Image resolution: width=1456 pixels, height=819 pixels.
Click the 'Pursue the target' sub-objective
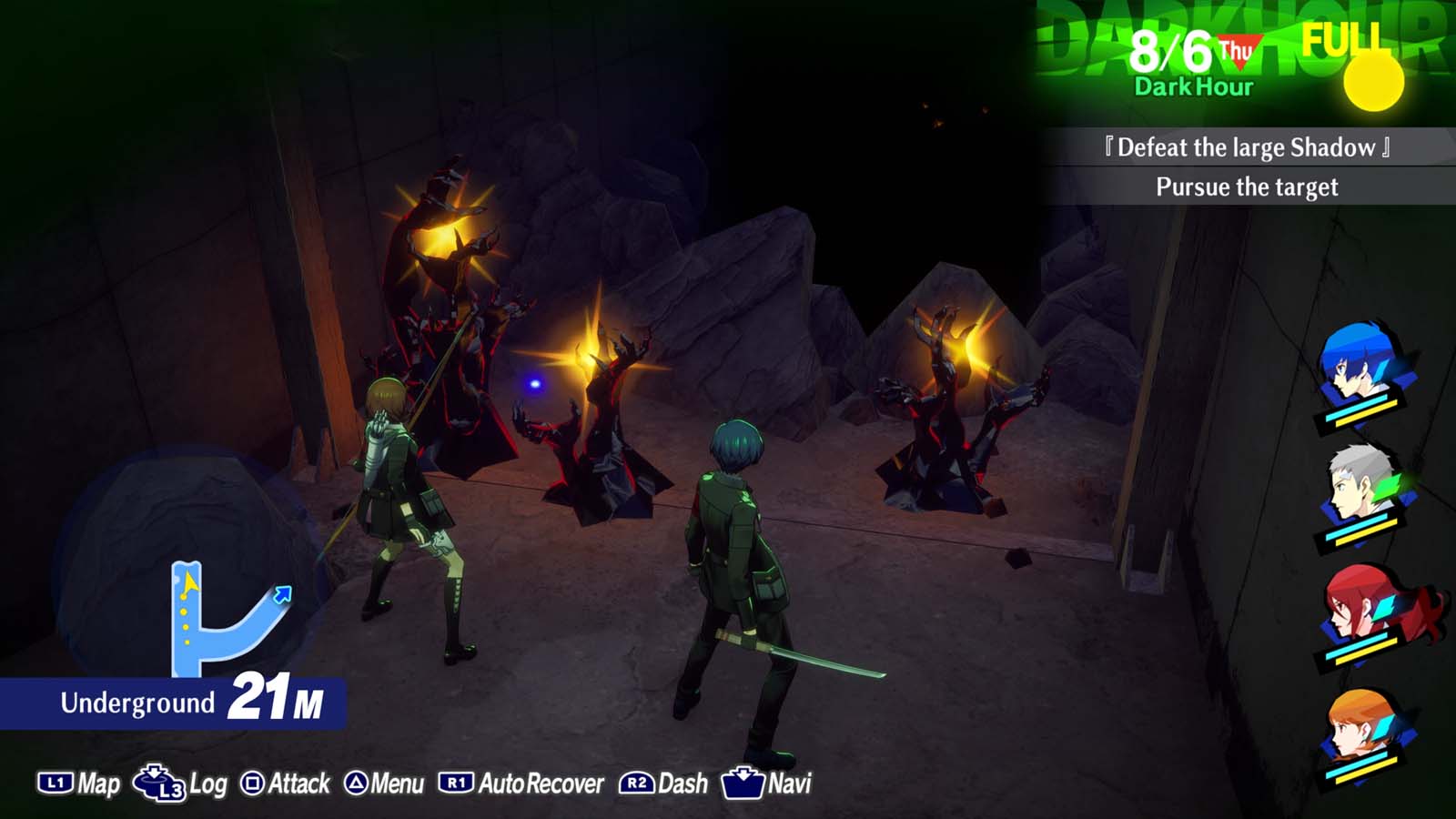[1247, 187]
